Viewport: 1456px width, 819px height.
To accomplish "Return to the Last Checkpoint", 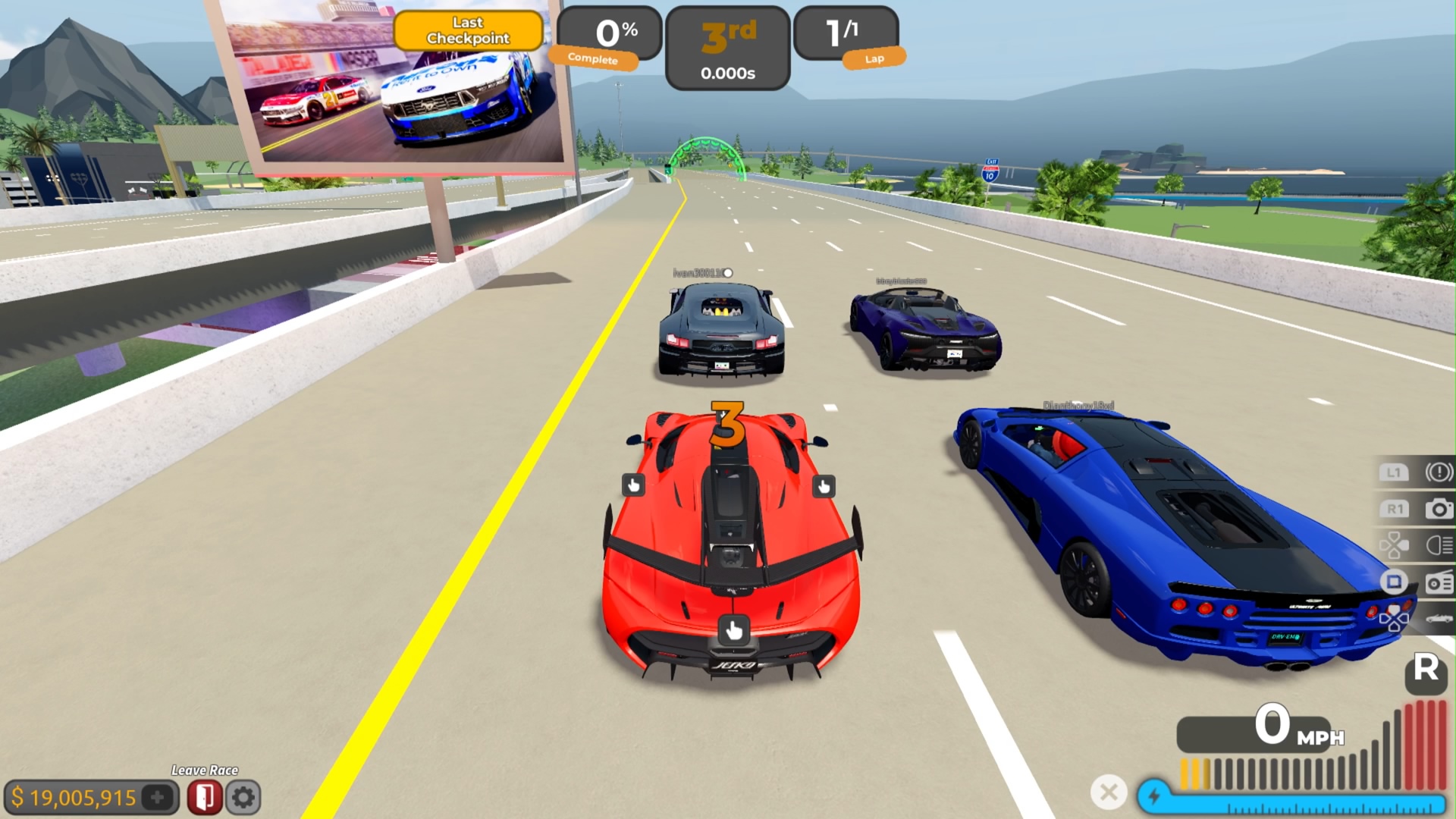I will click(468, 30).
